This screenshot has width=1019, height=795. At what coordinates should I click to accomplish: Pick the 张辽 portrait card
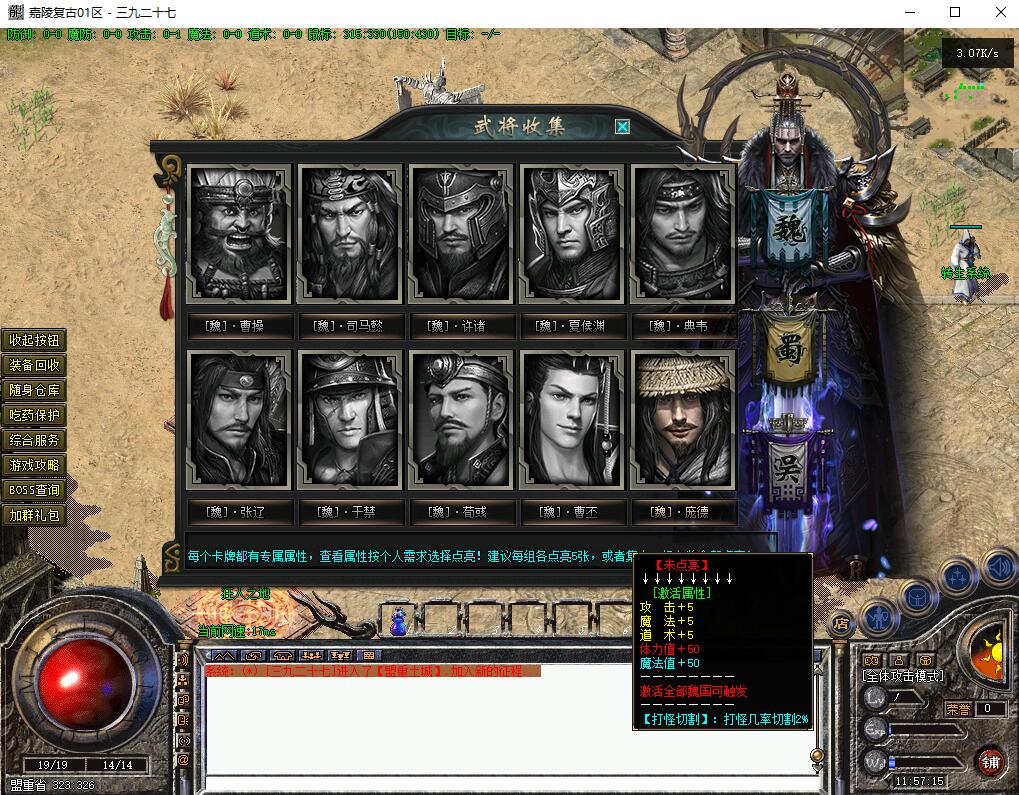click(x=239, y=420)
